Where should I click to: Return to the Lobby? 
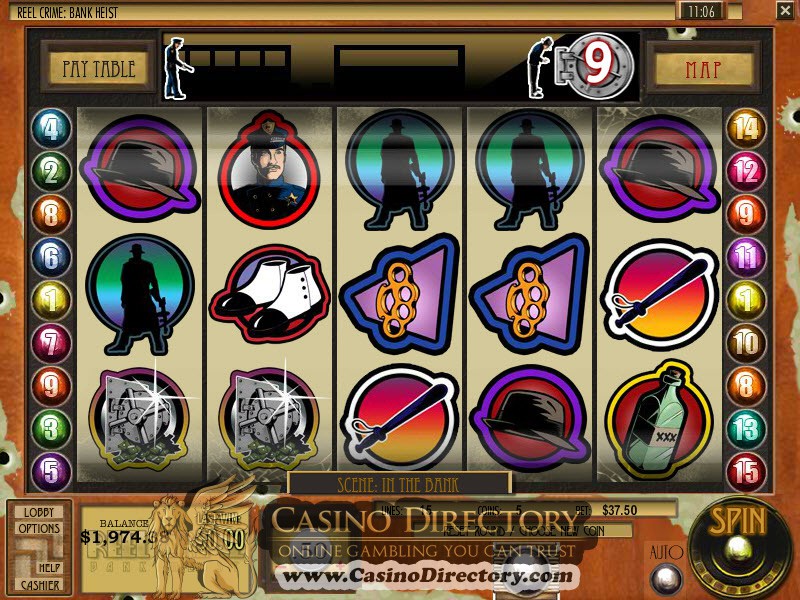tap(39, 512)
